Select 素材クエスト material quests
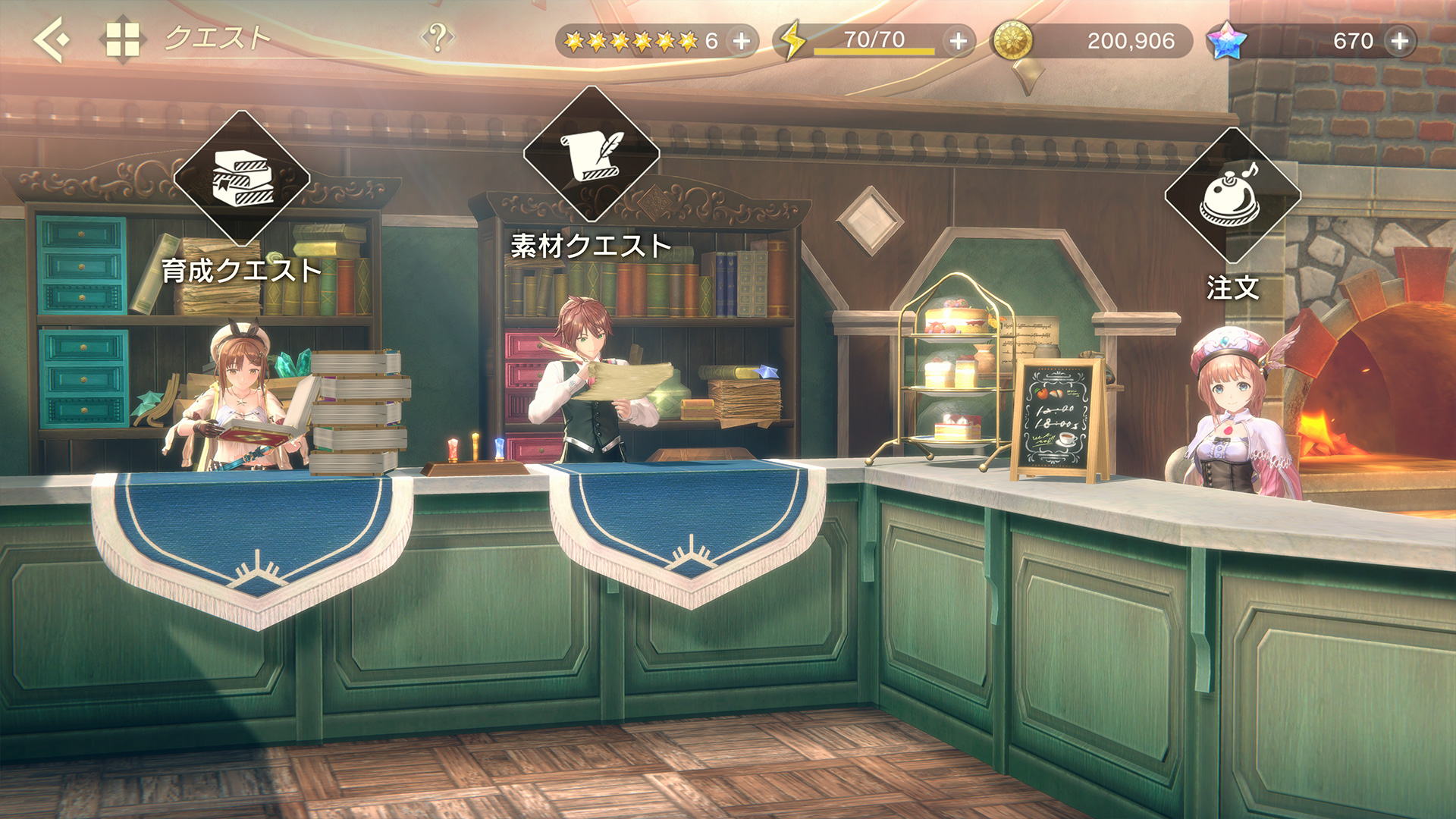Screen dimensions: 1456x819 pyautogui.click(x=591, y=154)
